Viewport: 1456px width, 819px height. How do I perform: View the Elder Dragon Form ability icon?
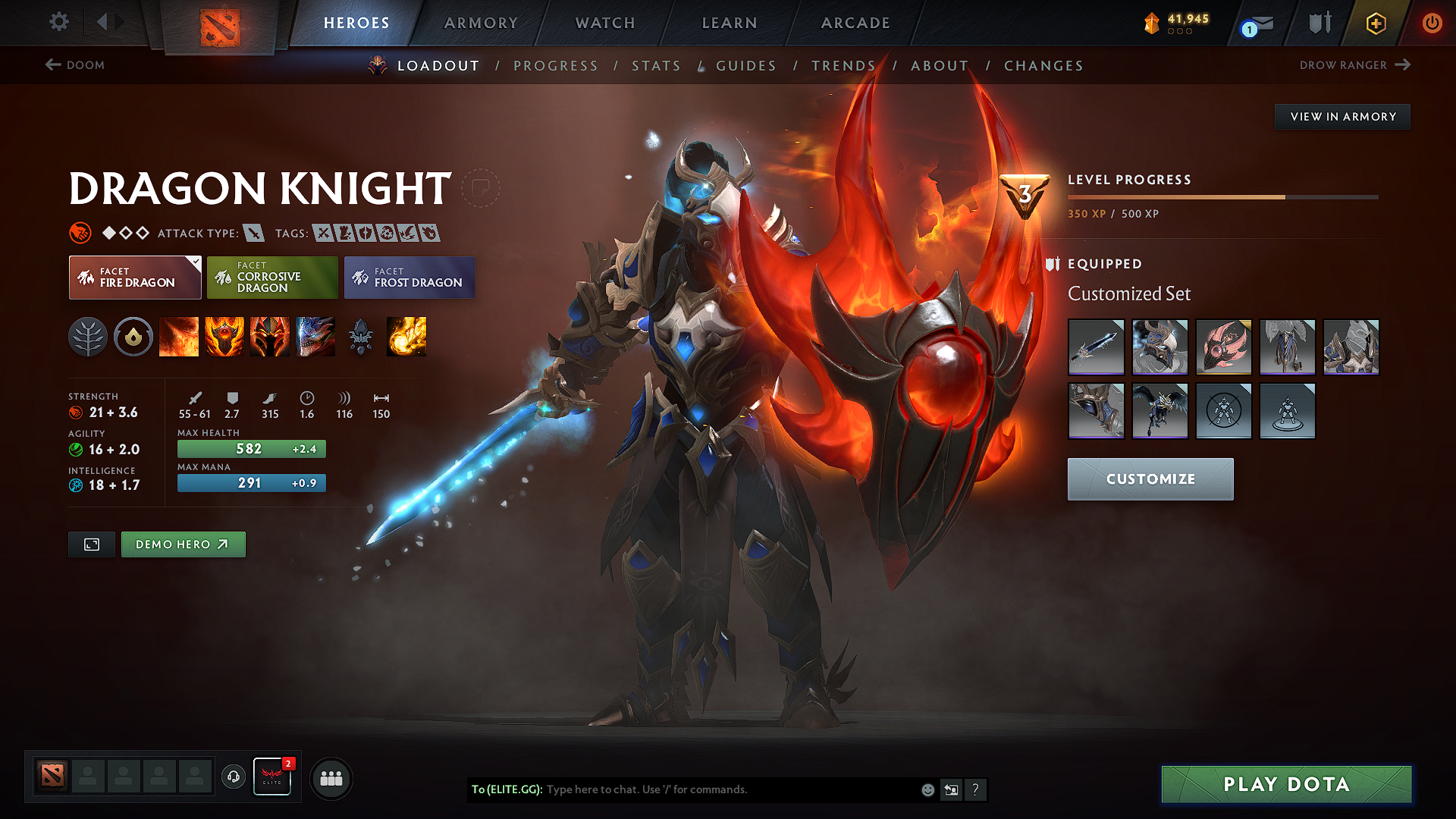coord(315,337)
